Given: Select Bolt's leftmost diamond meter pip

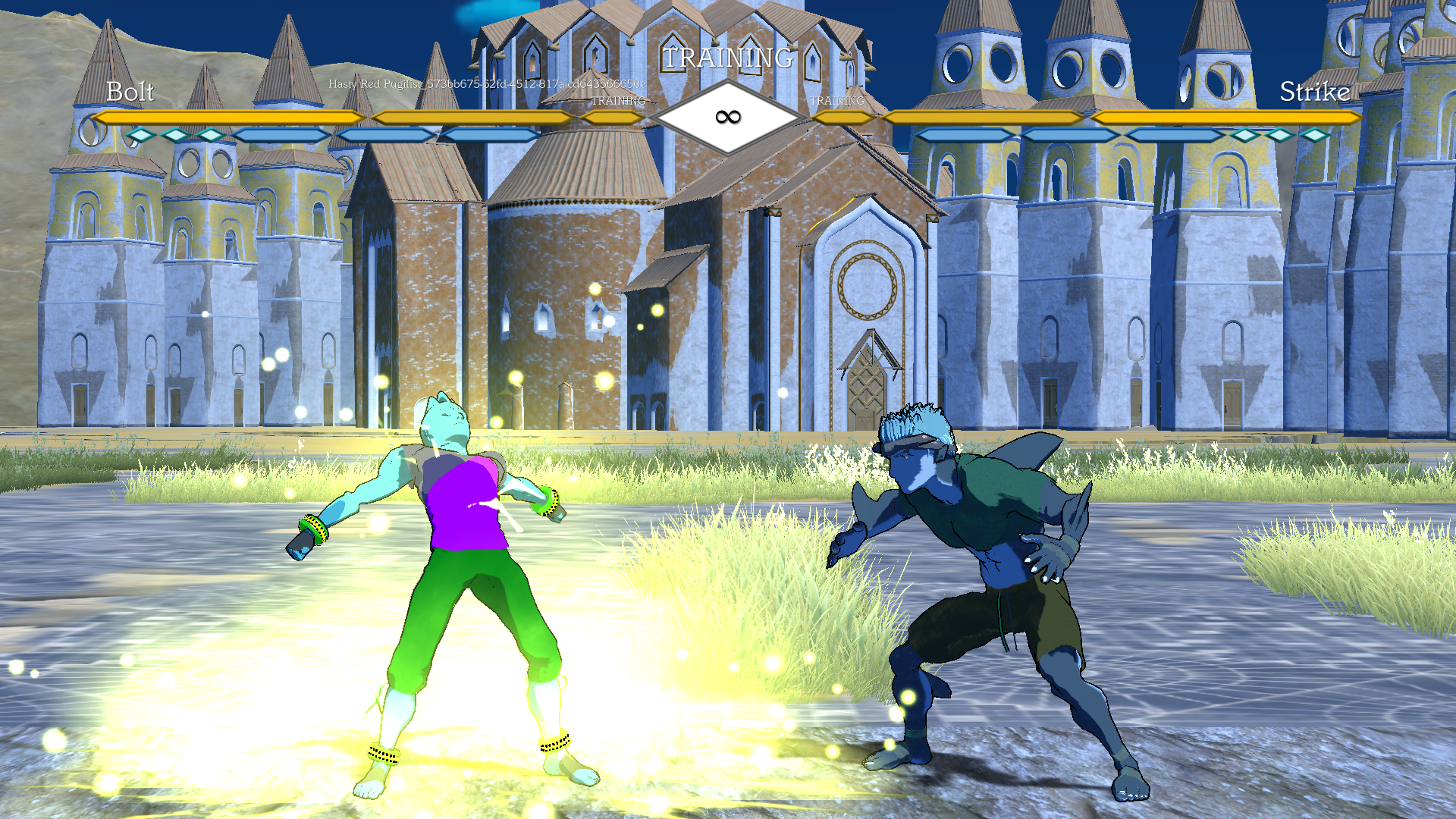Looking at the screenshot, I should point(140,135).
